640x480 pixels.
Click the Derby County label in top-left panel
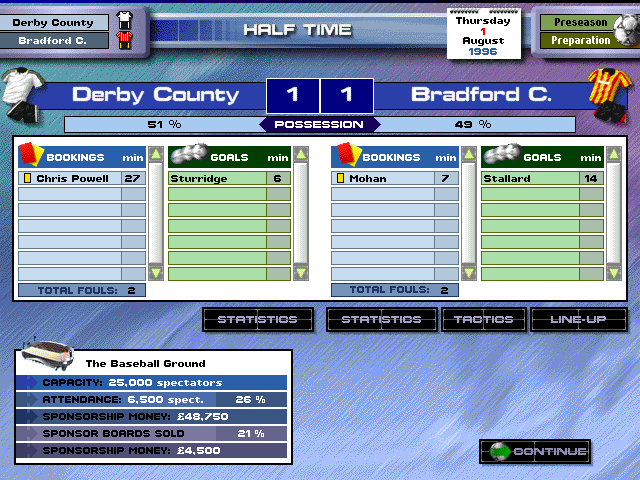point(53,22)
